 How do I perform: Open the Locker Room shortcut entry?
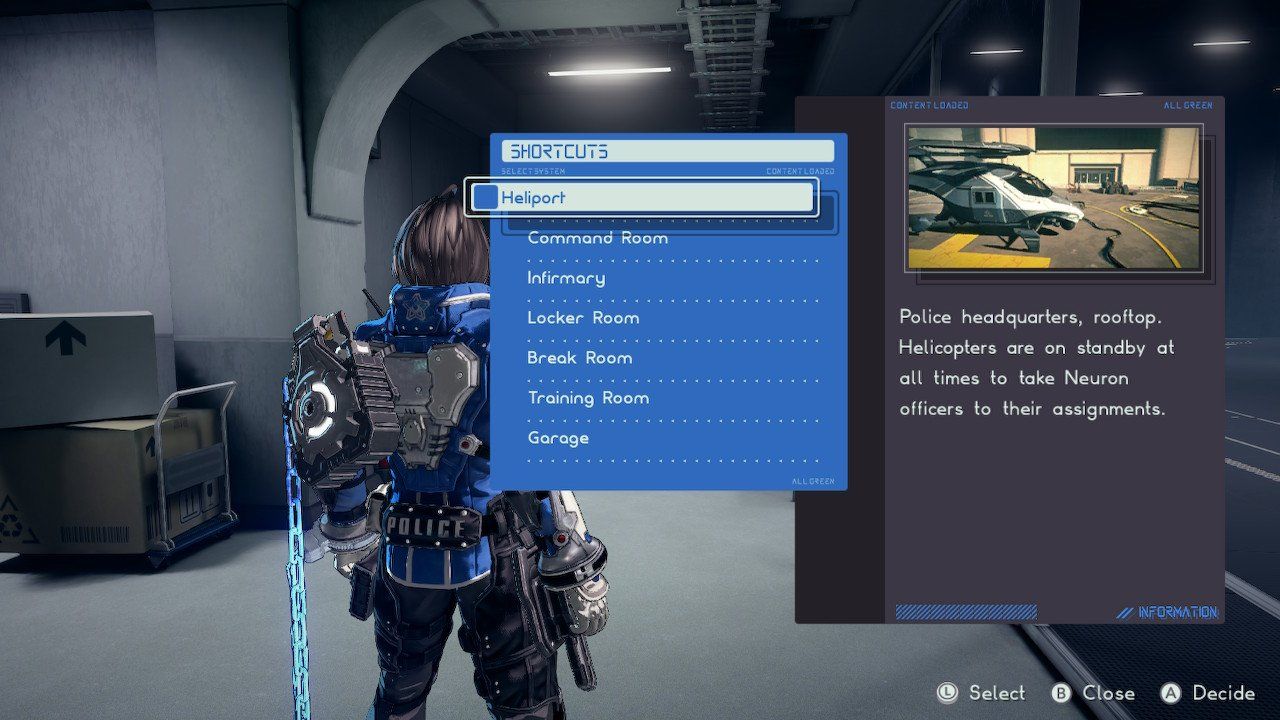(583, 317)
